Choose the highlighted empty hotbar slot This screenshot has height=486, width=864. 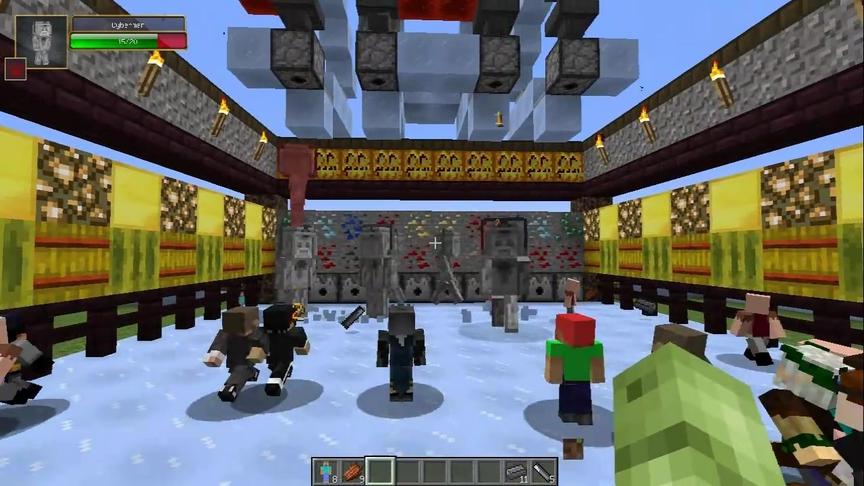pyautogui.click(x=379, y=470)
